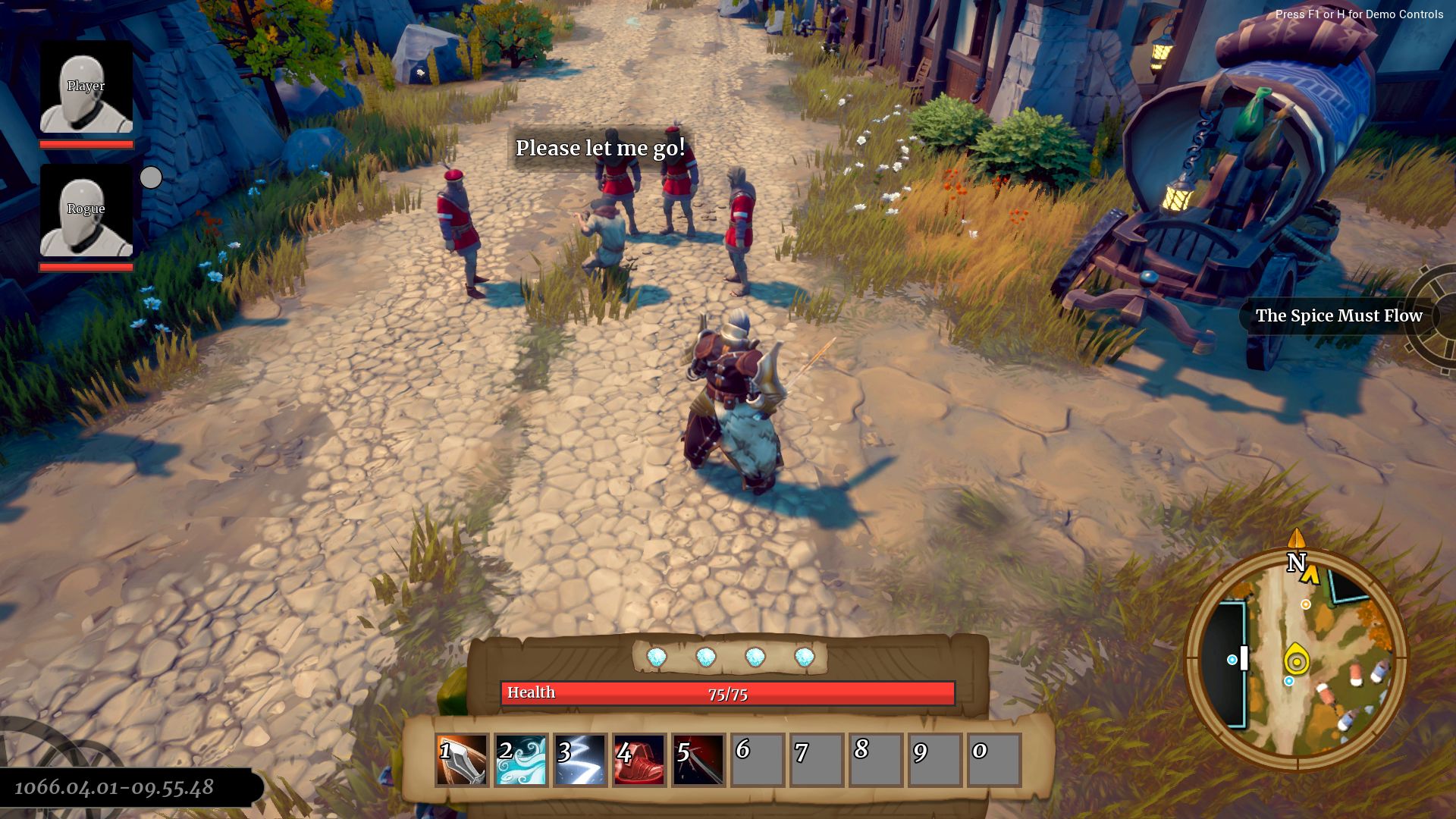
Task: Activate the red boot ability in slot 4
Action: pyautogui.click(x=639, y=760)
